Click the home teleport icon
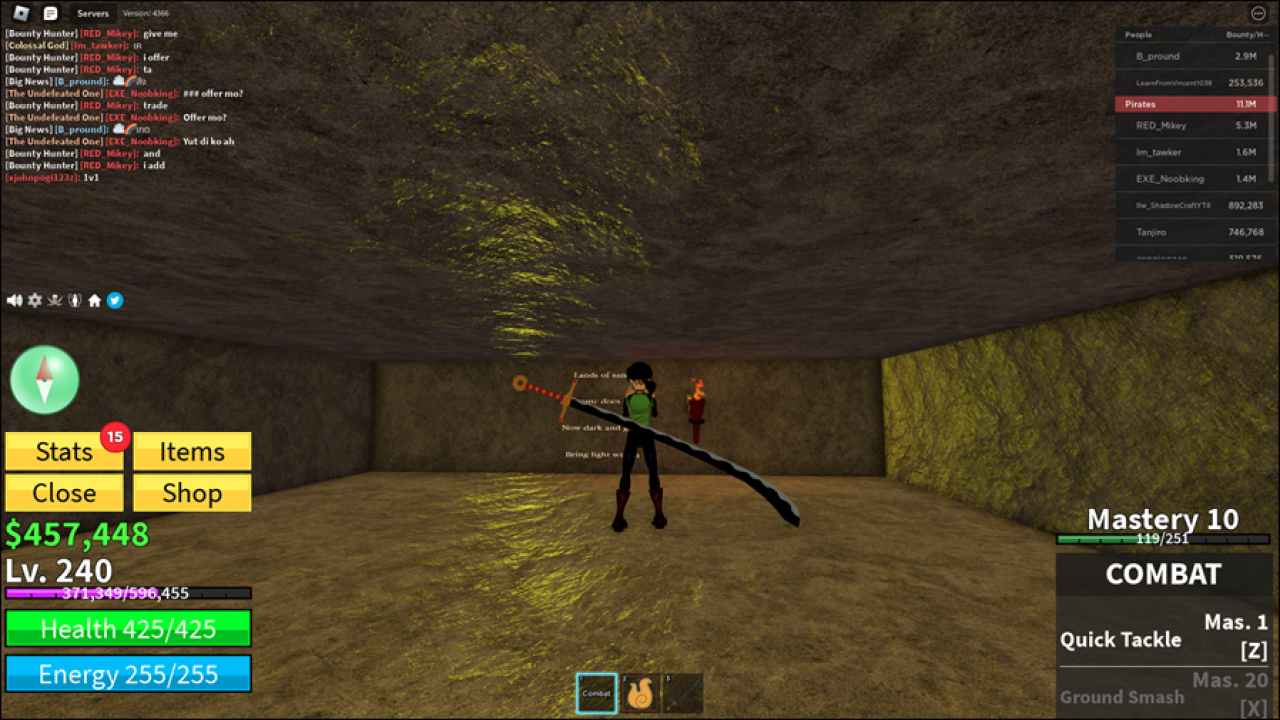The image size is (1280, 720). [94, 300]
